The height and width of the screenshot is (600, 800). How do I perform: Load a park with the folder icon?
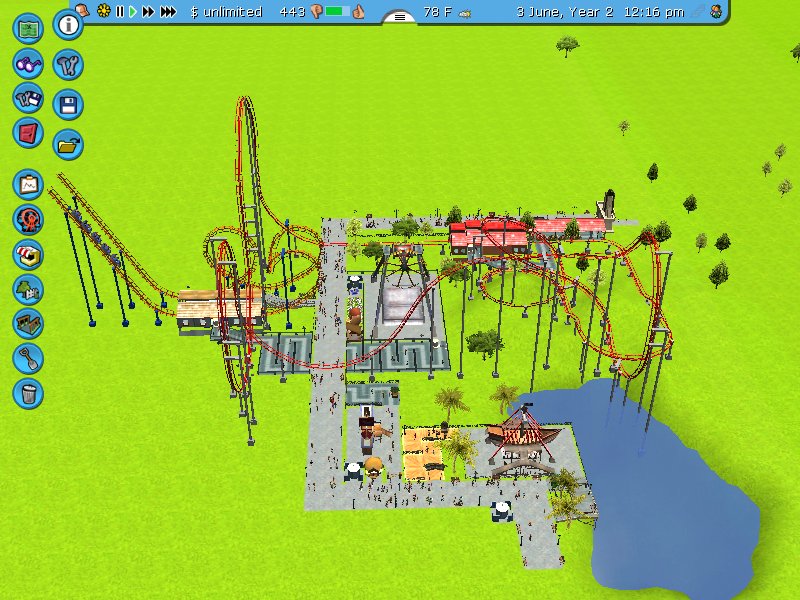click(68, 143)
